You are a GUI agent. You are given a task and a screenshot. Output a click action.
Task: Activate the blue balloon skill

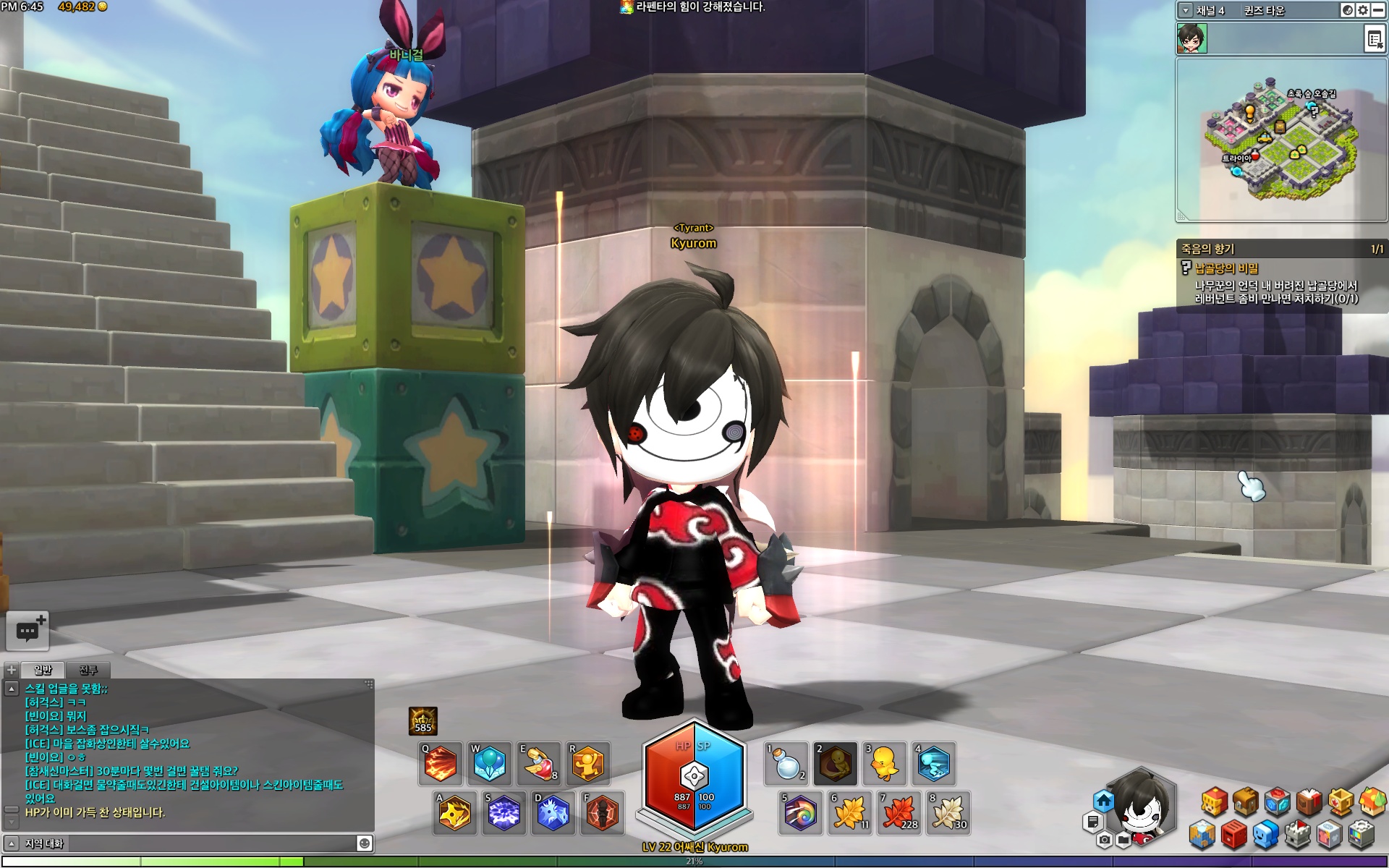tap(490, 764)
